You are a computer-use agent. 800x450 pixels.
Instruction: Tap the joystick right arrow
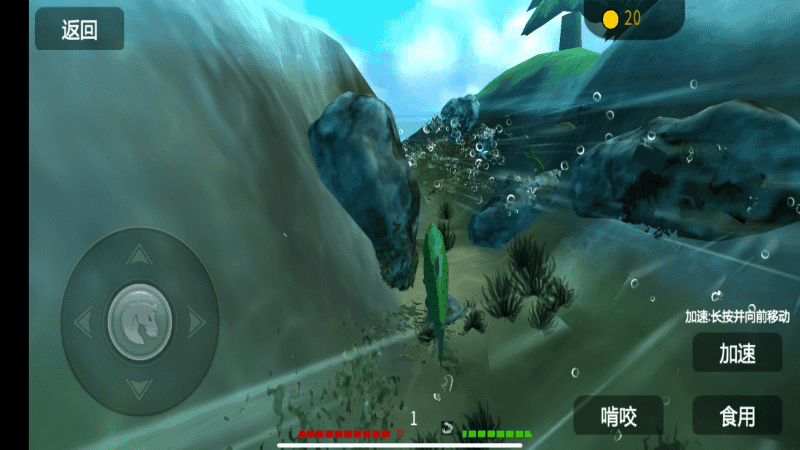tap(196, 321)
